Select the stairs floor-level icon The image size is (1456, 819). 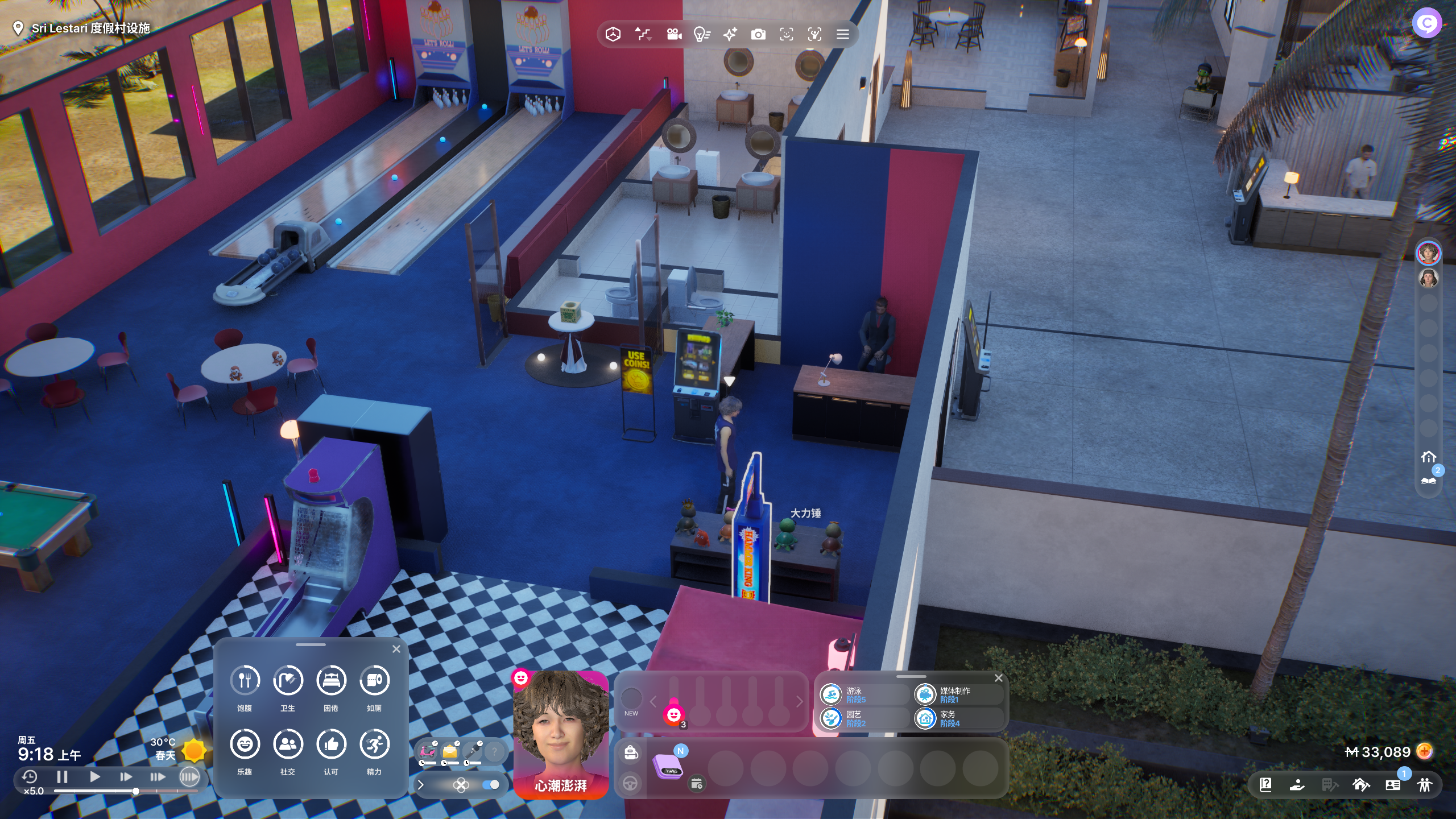click(643, 35)
